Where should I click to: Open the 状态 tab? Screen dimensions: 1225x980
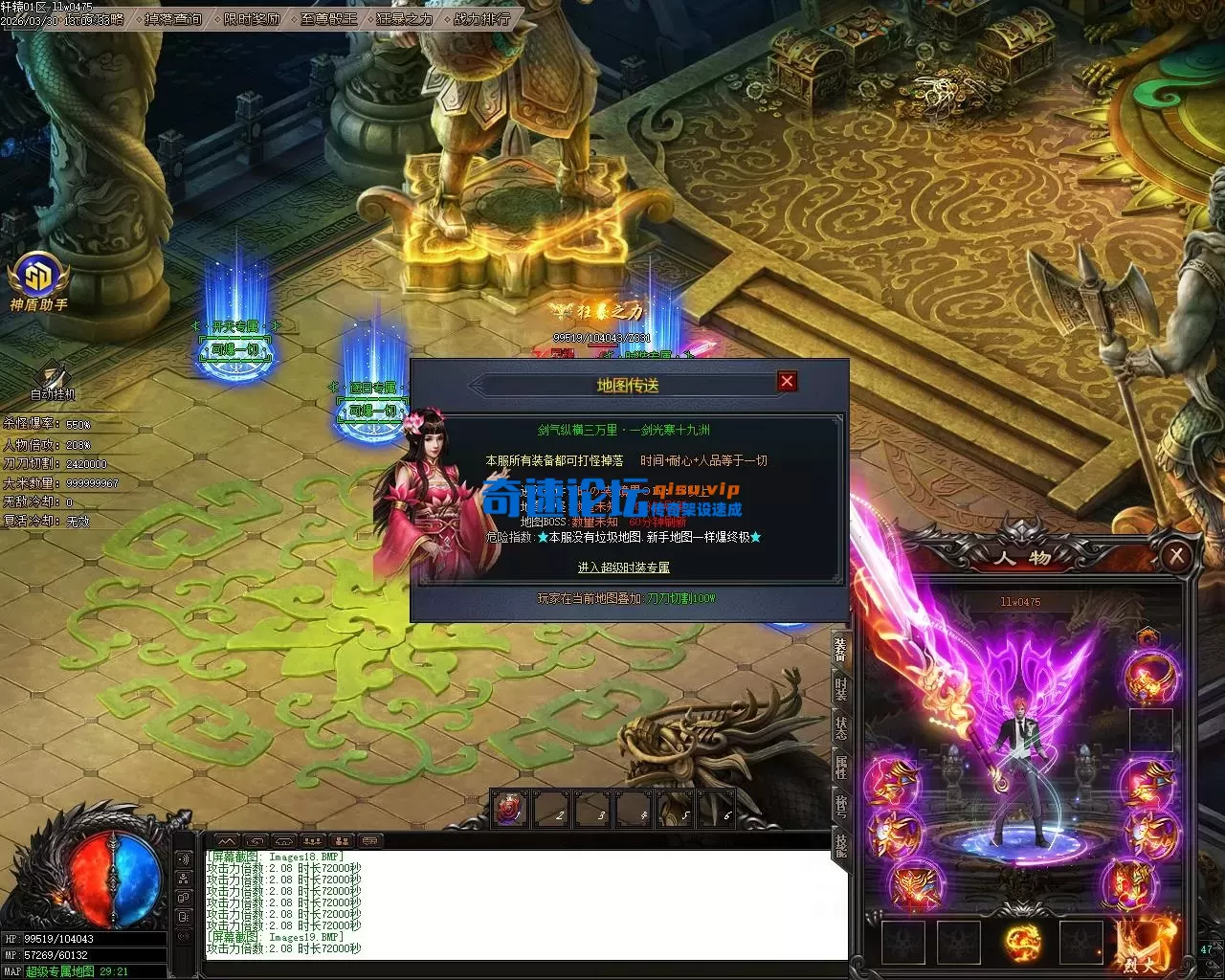[840, 727]
